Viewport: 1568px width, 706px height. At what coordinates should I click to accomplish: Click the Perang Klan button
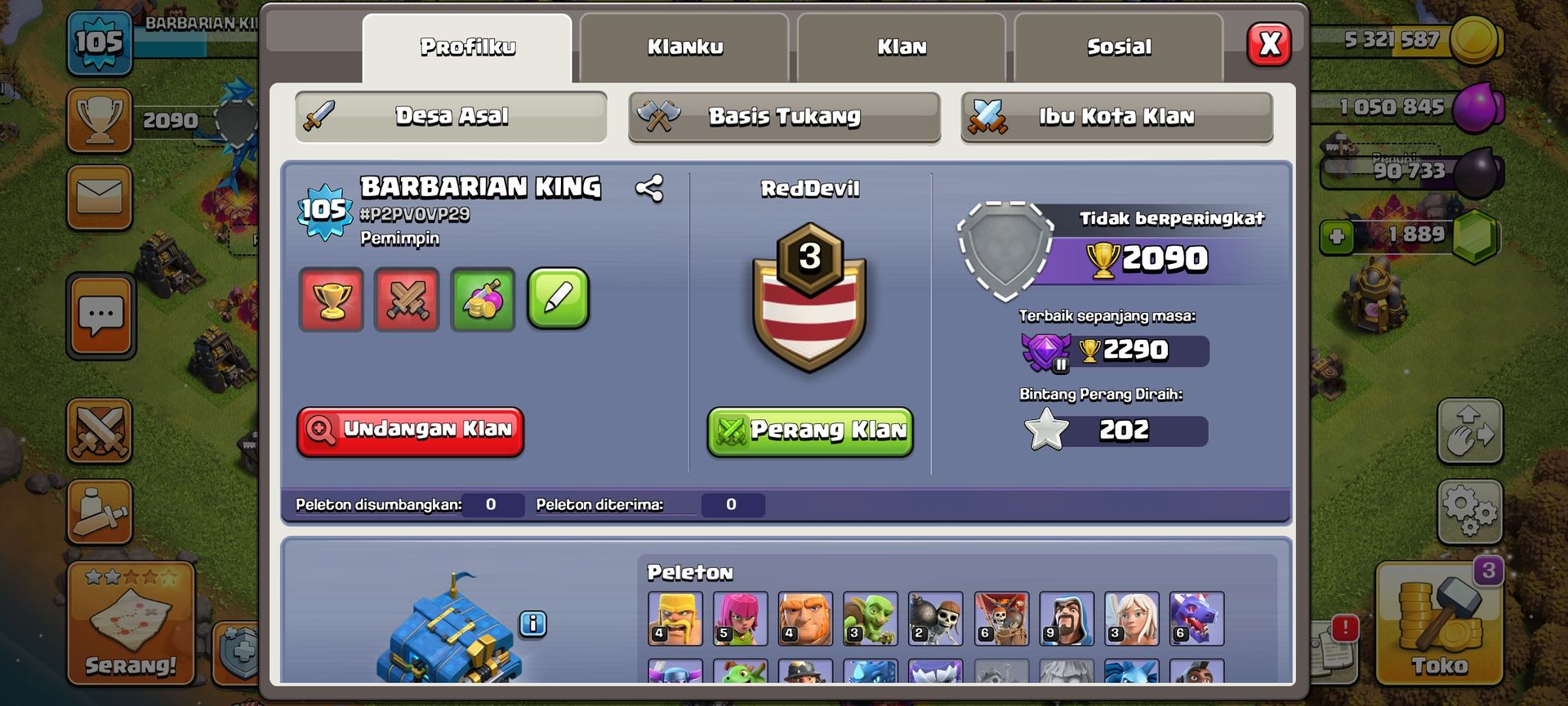[x=808, y=431]
